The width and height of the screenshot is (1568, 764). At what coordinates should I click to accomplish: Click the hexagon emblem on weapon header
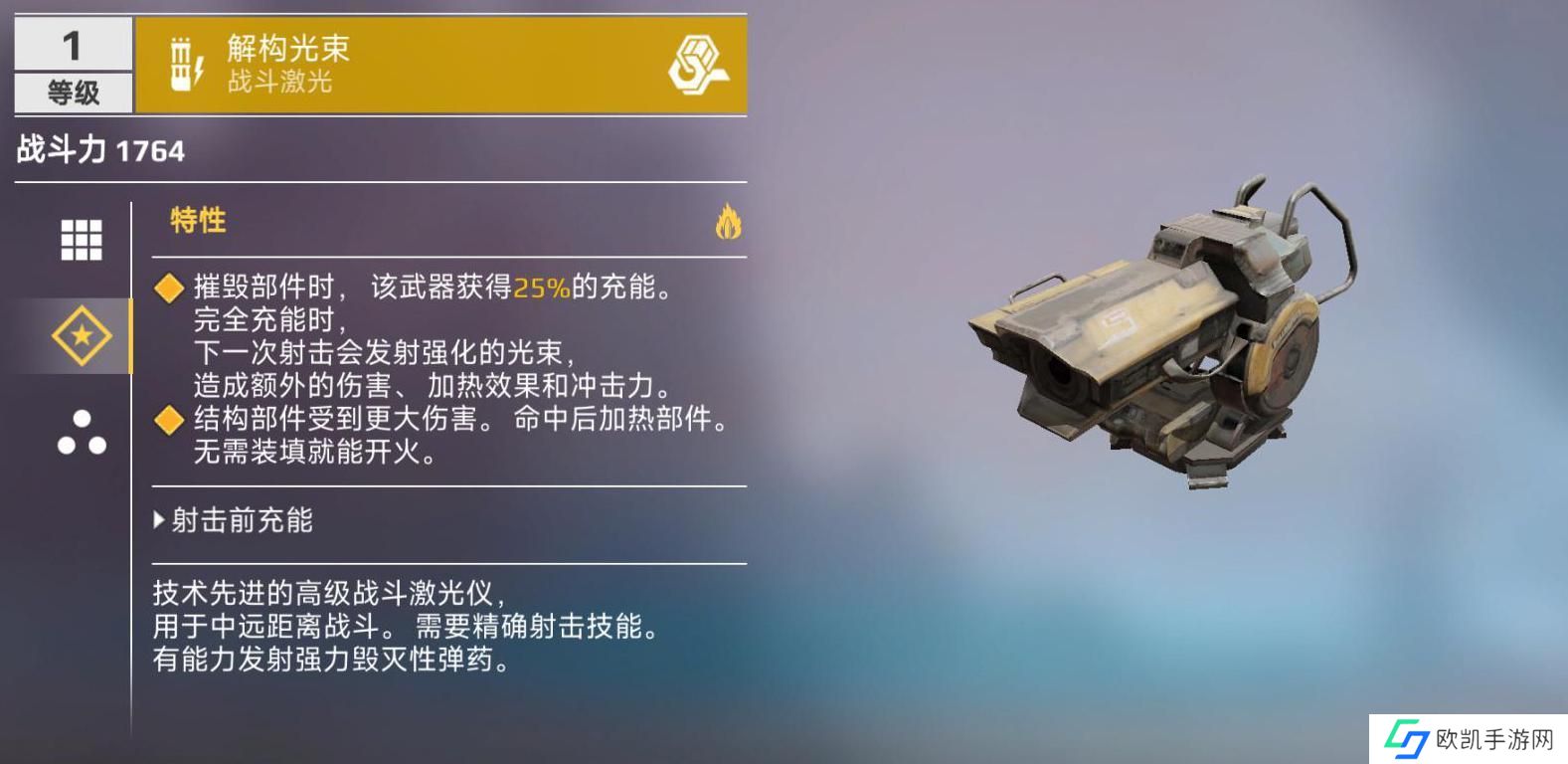(x=696, y=66)
